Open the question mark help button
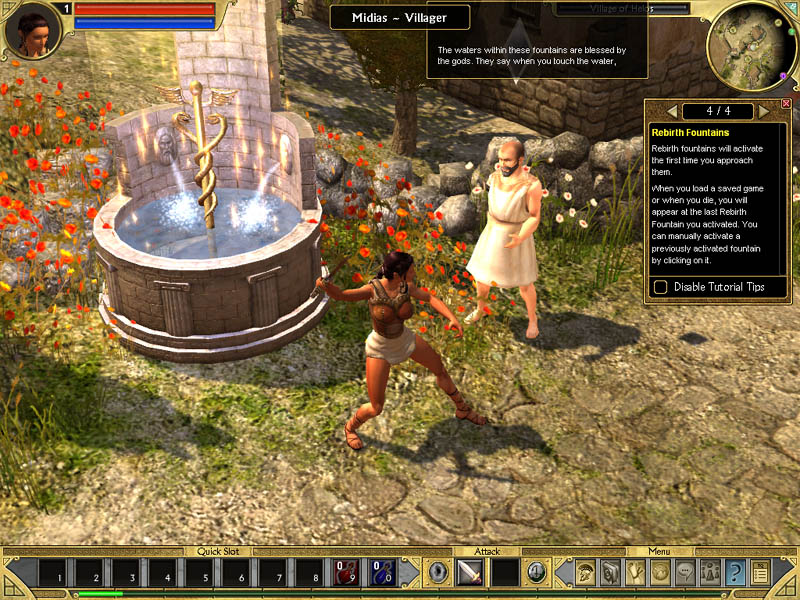The image size is (800, 600). tap(736, 572)
